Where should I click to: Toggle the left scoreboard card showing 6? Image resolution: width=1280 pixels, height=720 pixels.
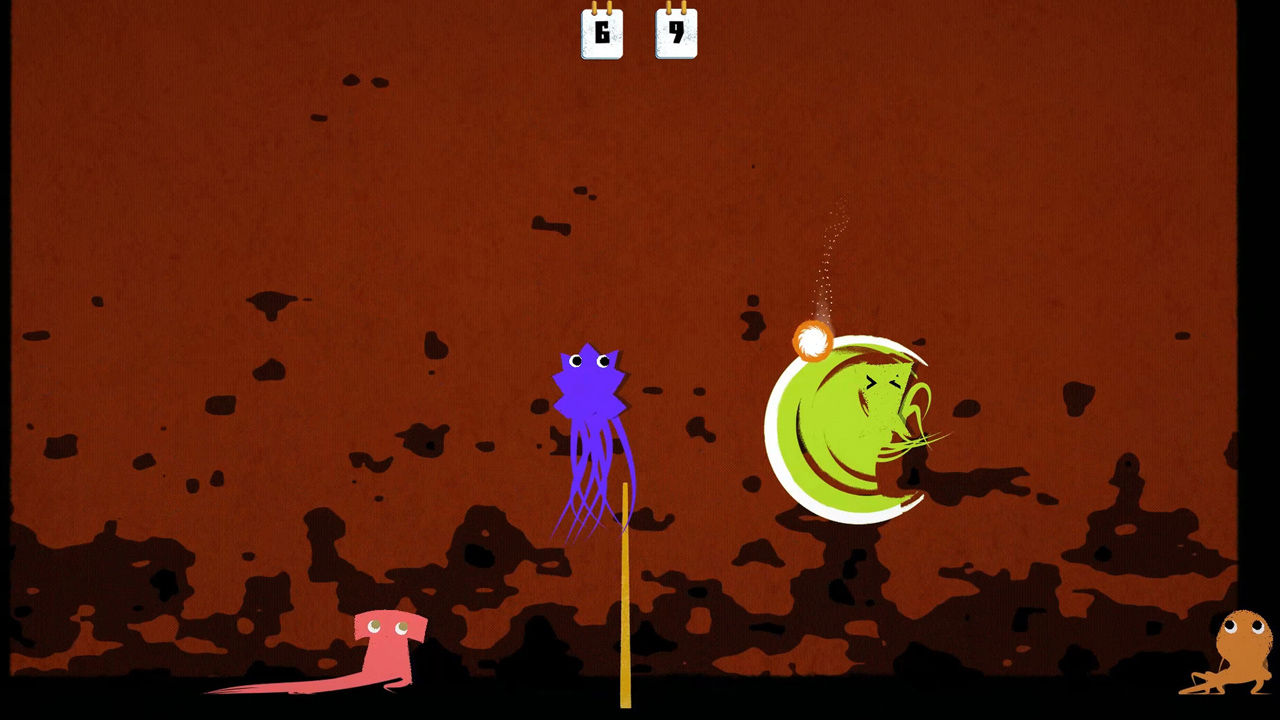click(x=602, y=33)
